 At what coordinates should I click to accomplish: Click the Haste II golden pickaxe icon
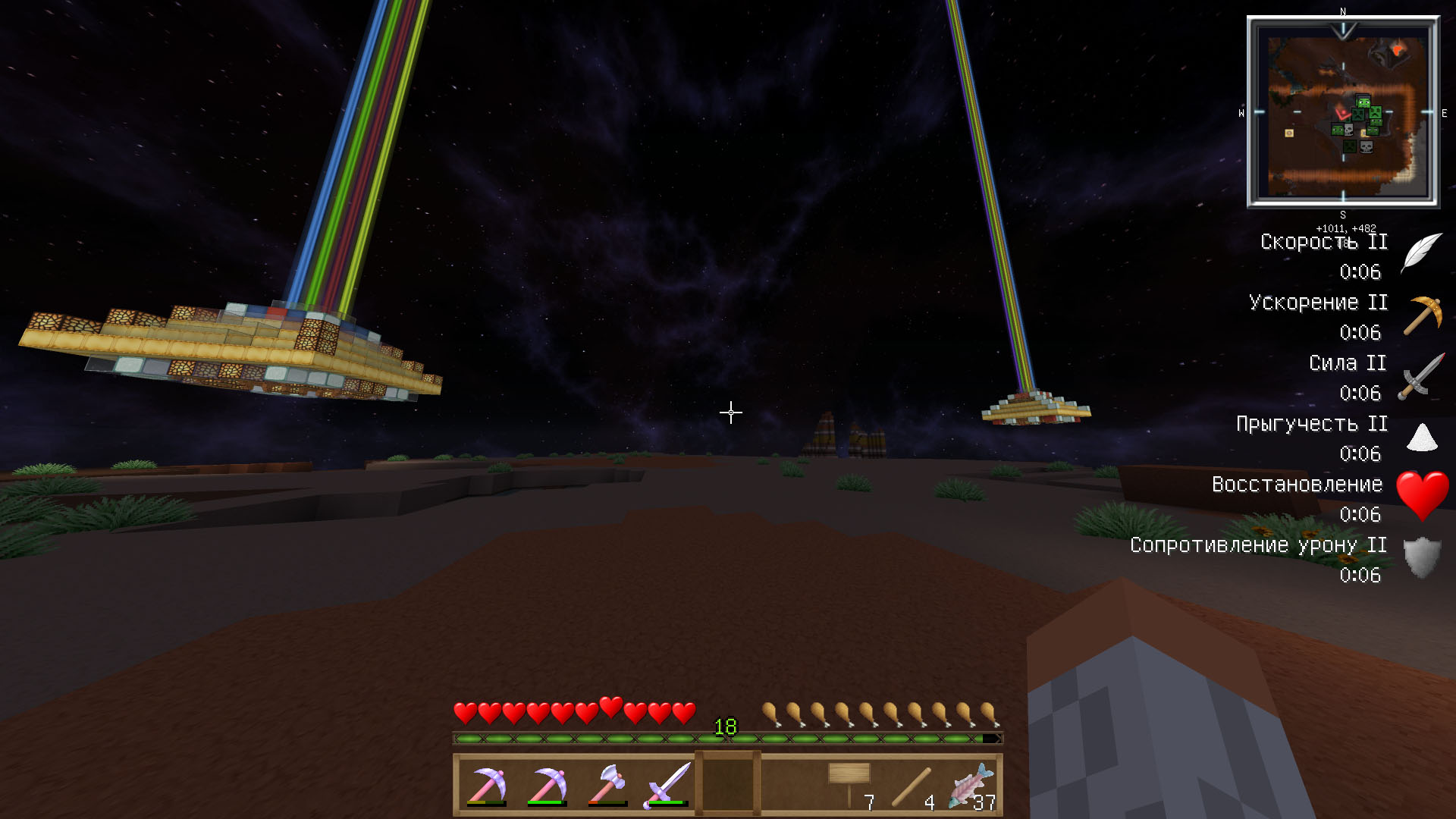[x=1422, y=315]
